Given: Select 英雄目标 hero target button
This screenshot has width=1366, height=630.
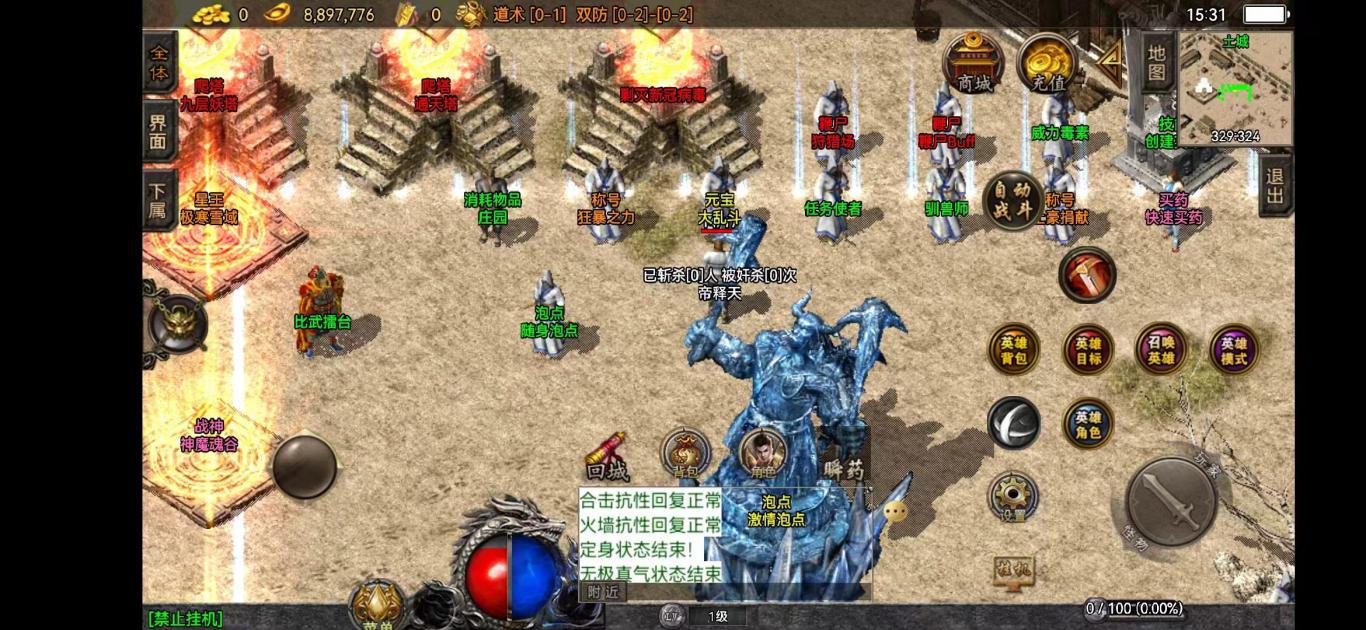Looking at the screenshot, I should pos(1088,350).
